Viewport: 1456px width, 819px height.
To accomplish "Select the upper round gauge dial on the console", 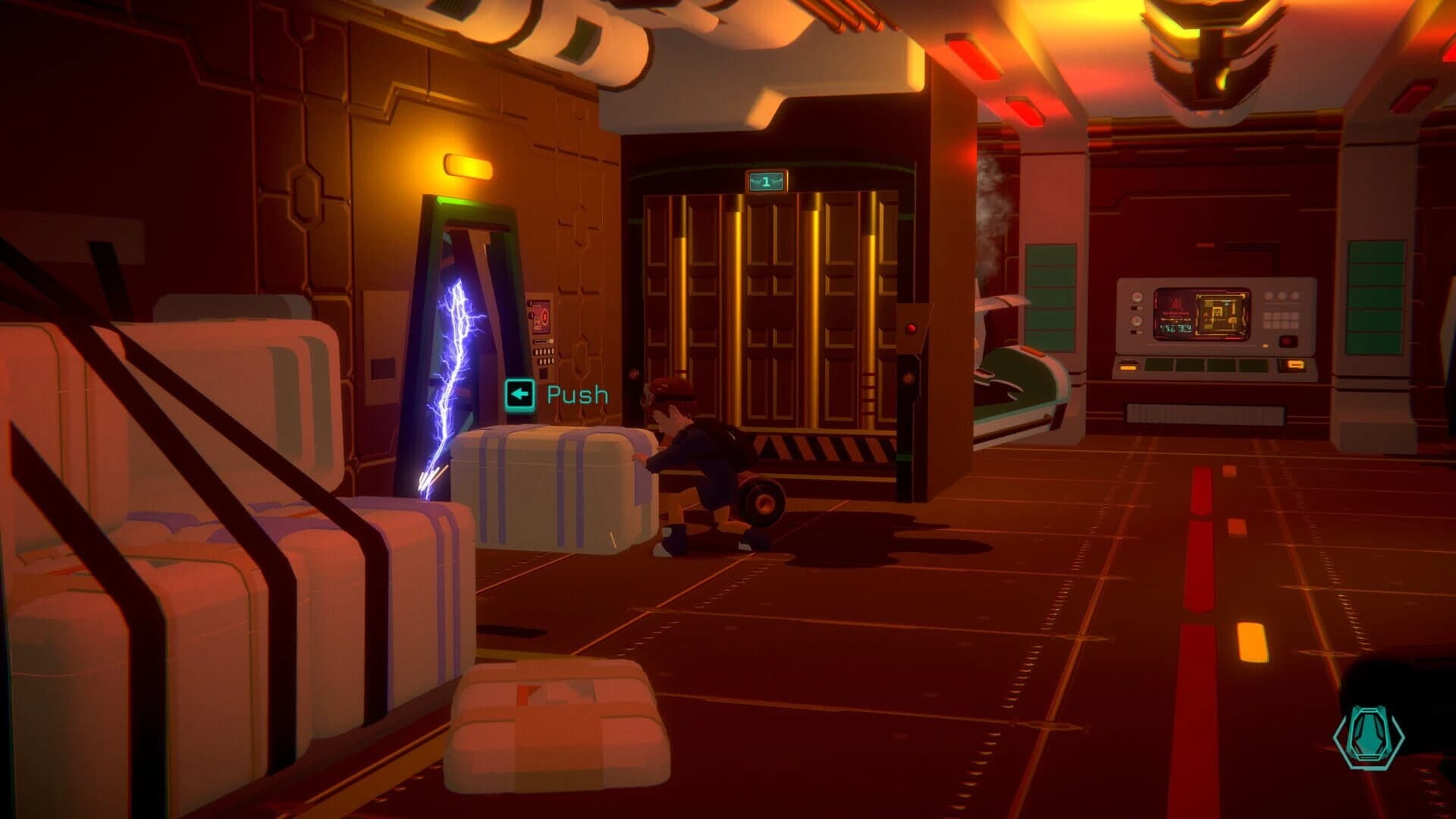I will pyautogui.click(x=1137, y=297).
